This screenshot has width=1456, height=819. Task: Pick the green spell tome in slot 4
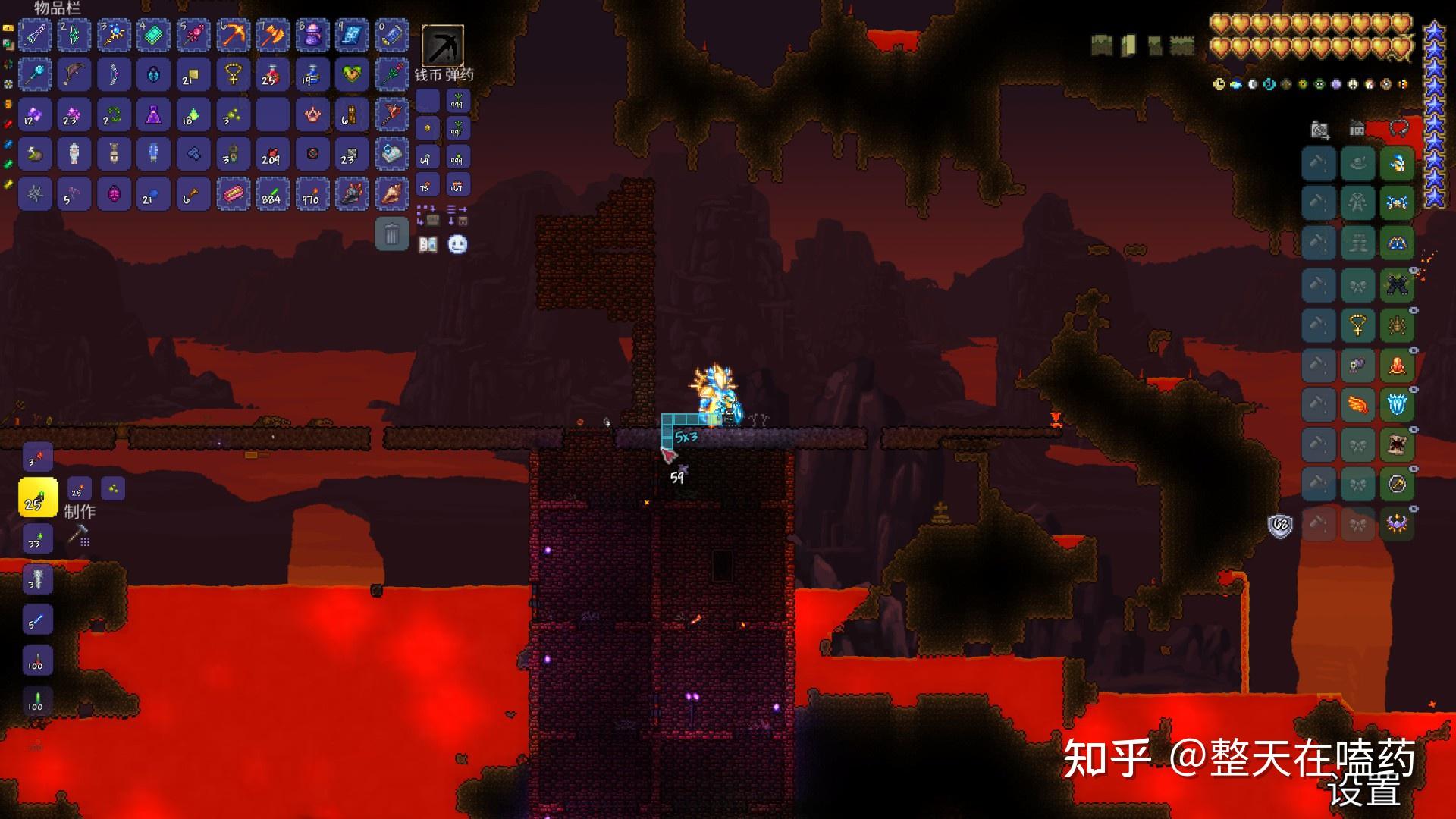(x=153, y=36)
